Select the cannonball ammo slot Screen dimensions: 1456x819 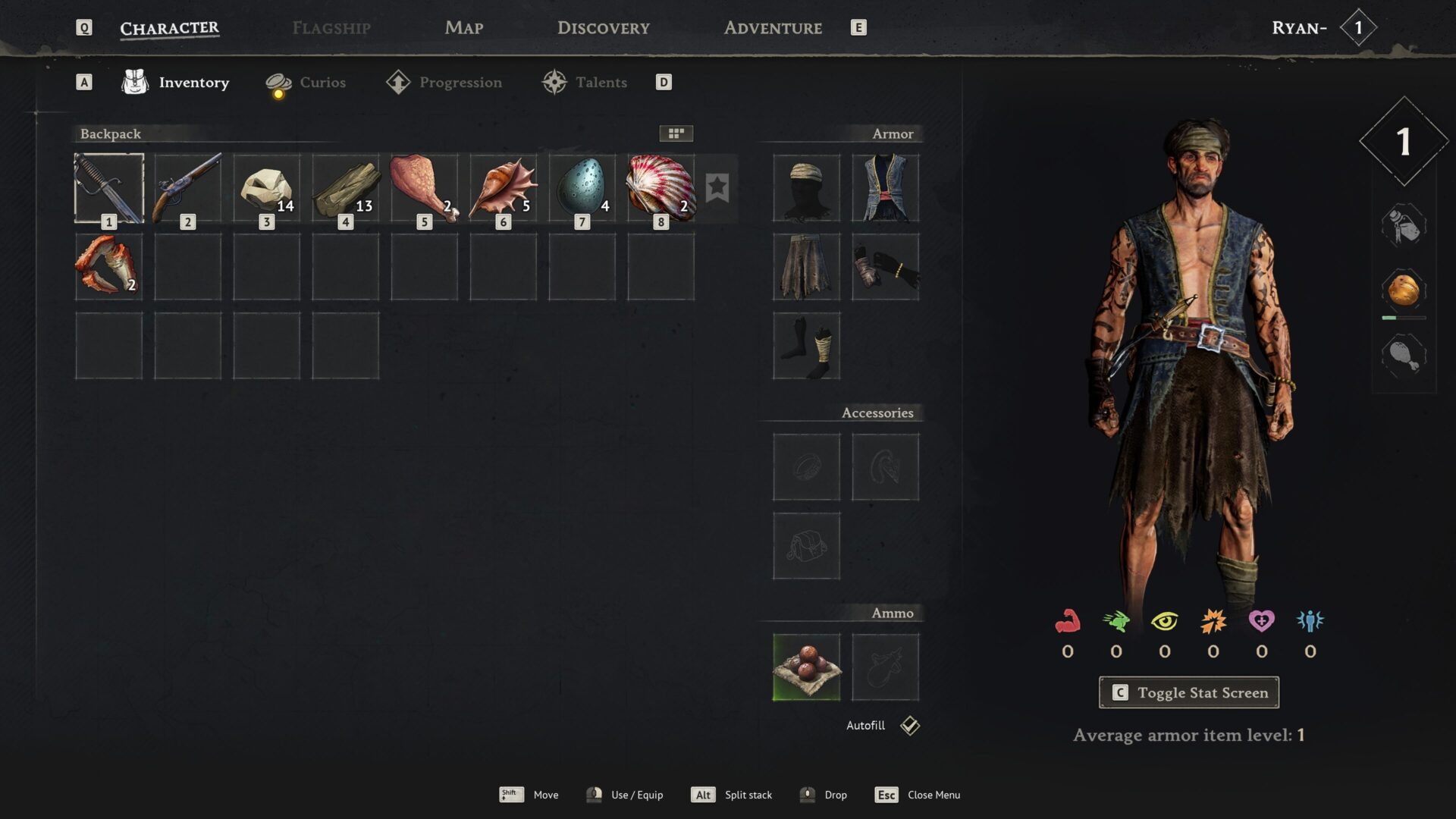point(806,667)
